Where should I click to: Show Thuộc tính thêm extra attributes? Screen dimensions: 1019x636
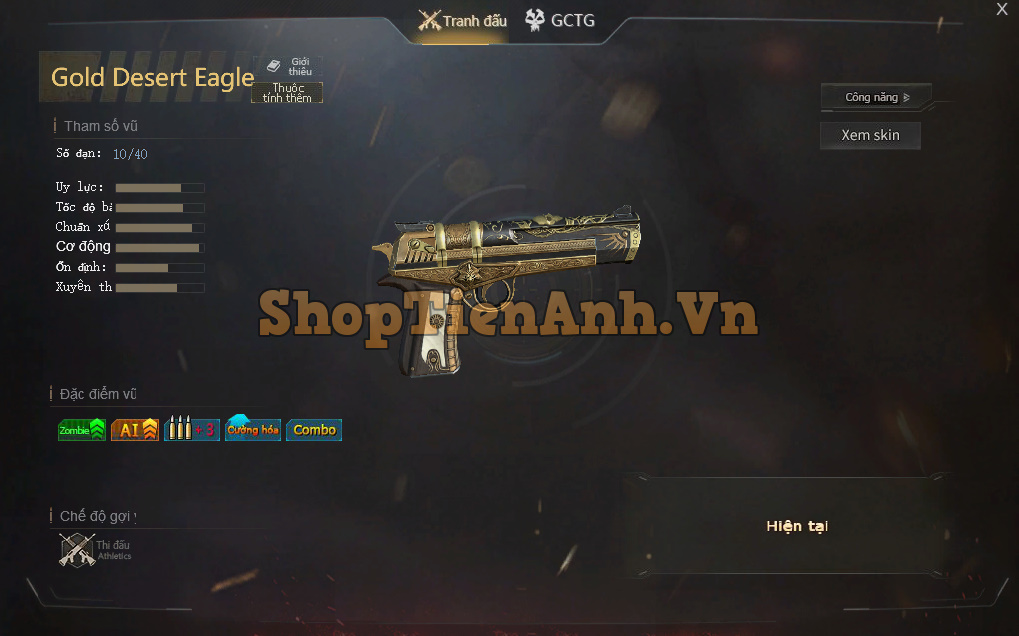tap(287, 93)
